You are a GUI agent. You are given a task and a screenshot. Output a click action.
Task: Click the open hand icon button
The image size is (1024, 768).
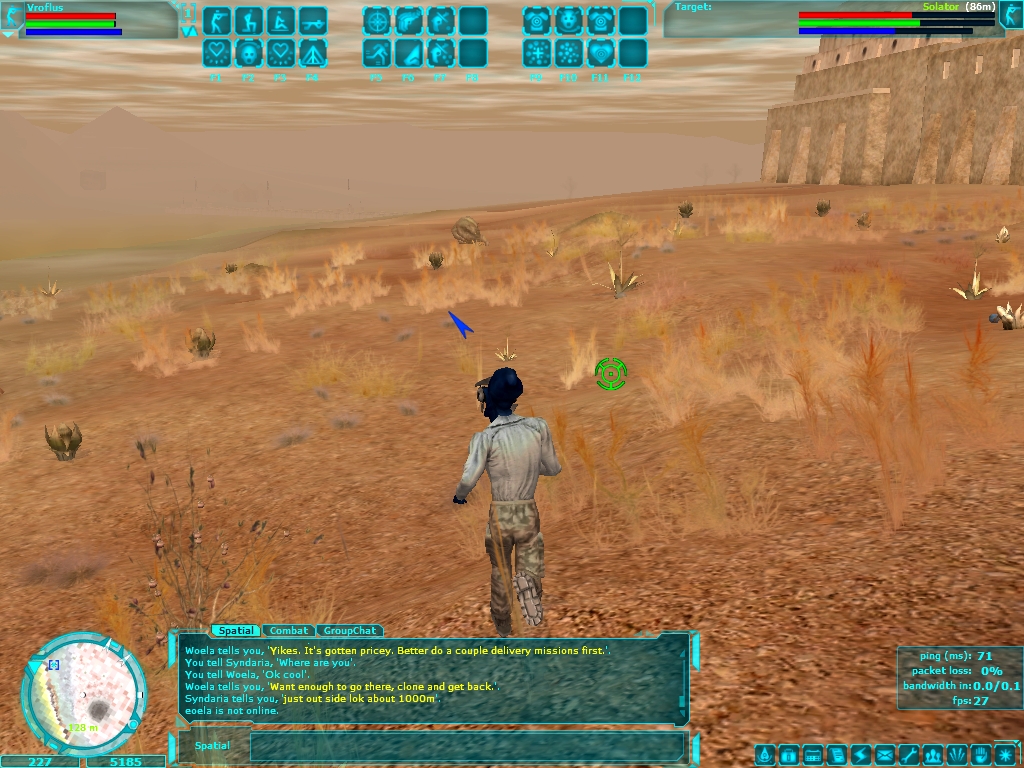click(981, 755)
